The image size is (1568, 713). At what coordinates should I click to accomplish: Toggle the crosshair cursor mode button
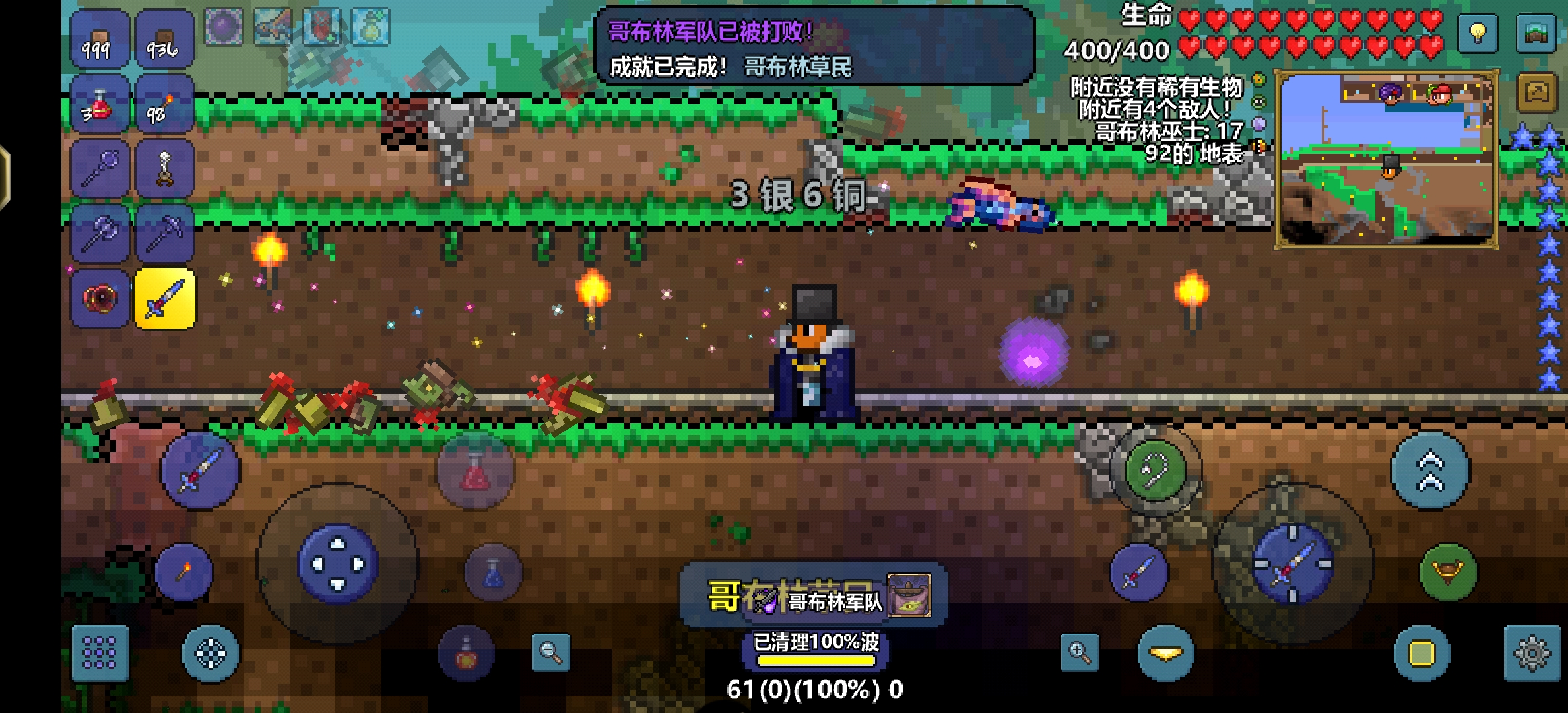[x=211, y=652]
